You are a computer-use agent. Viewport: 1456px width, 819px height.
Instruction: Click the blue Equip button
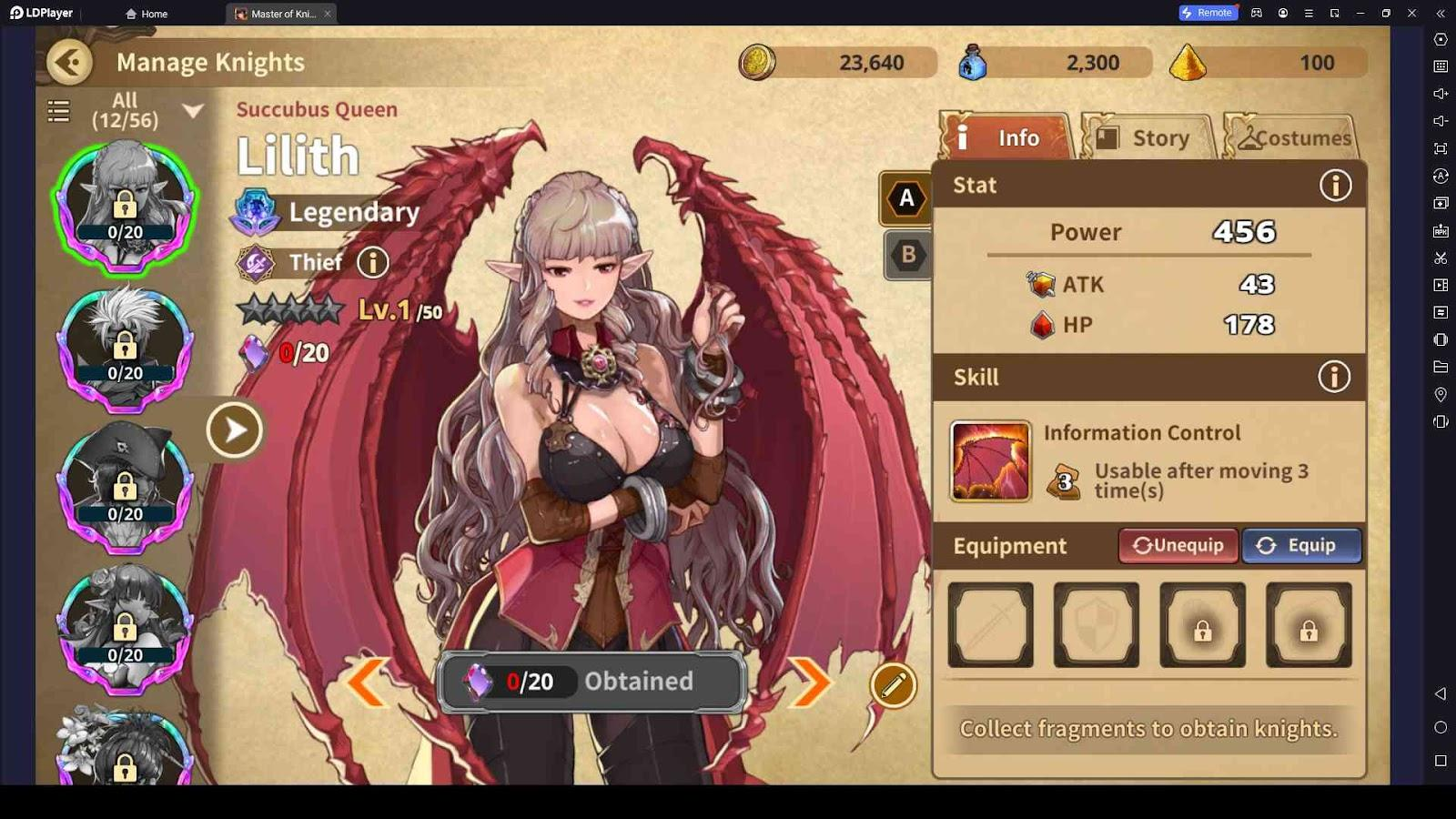1301,545
